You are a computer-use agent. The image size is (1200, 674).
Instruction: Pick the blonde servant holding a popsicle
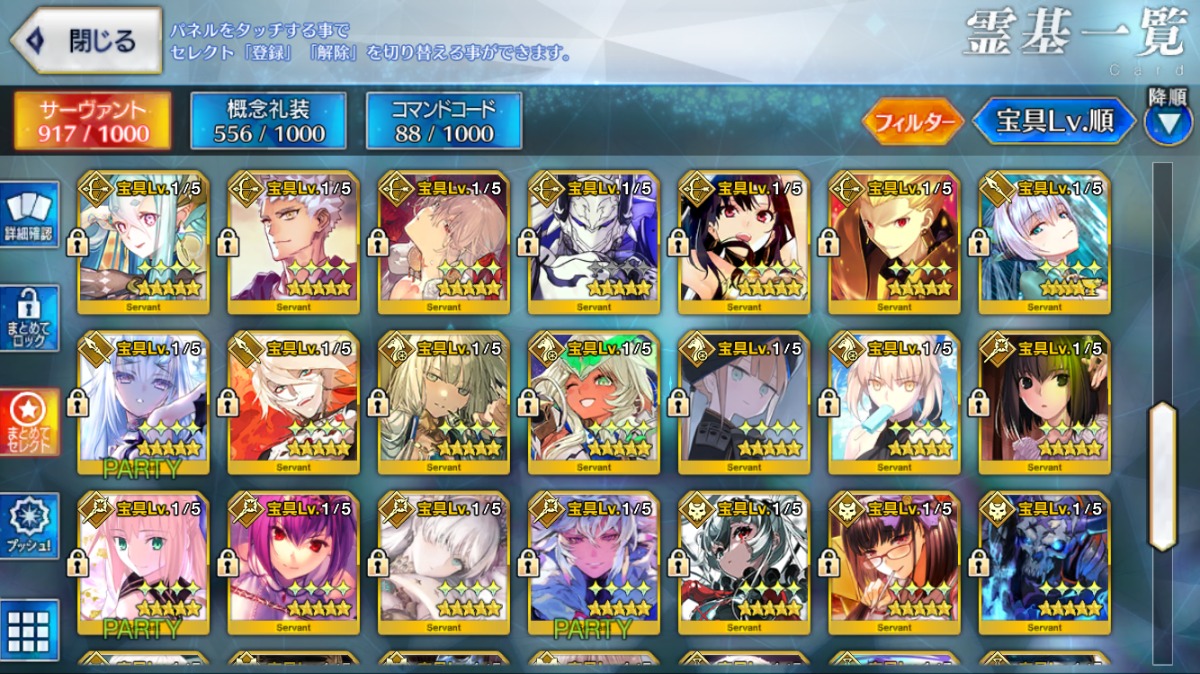tap(894, 402)
